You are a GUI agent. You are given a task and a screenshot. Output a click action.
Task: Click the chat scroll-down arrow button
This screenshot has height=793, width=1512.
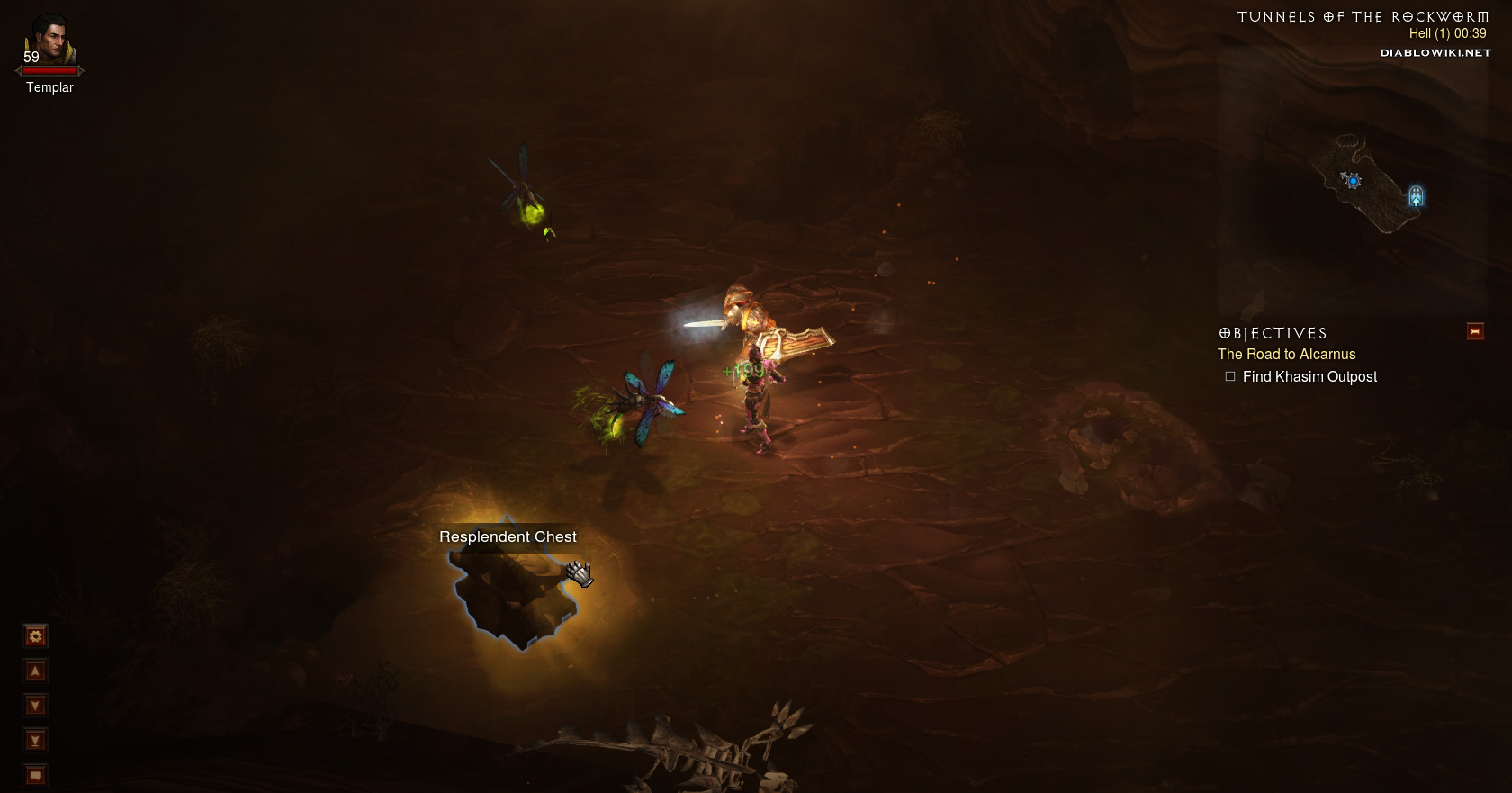point(35,706)
